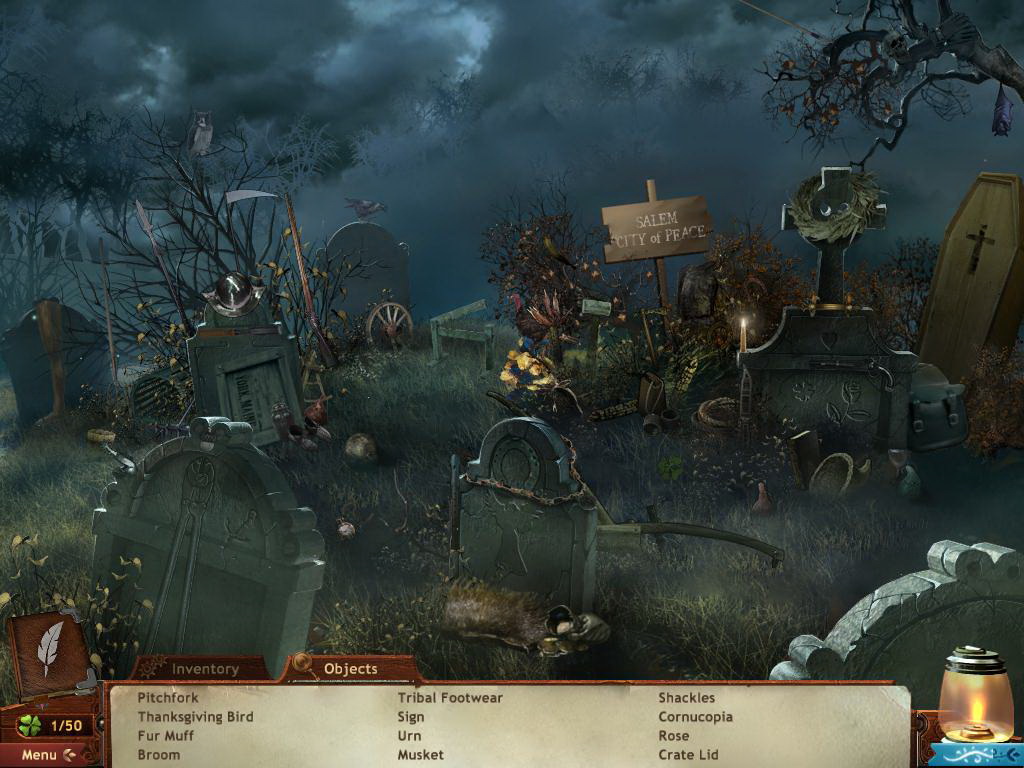Click the Broom list entry

(159, 755)
